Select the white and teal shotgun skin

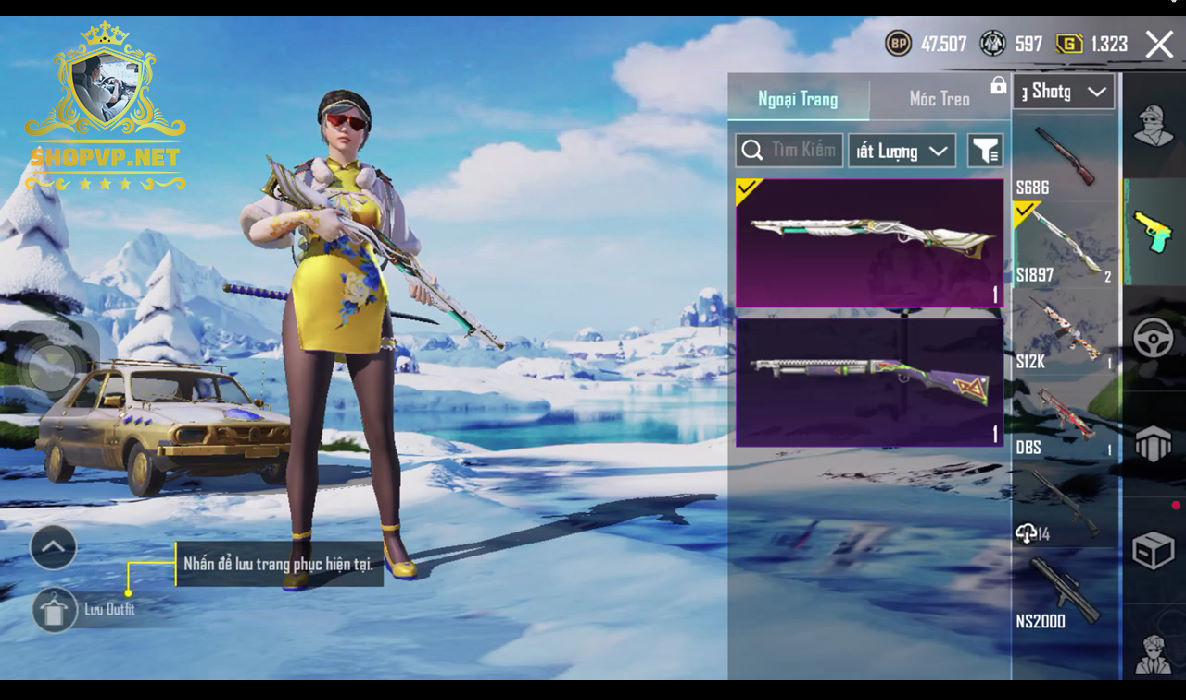click(x=870, y=242)
